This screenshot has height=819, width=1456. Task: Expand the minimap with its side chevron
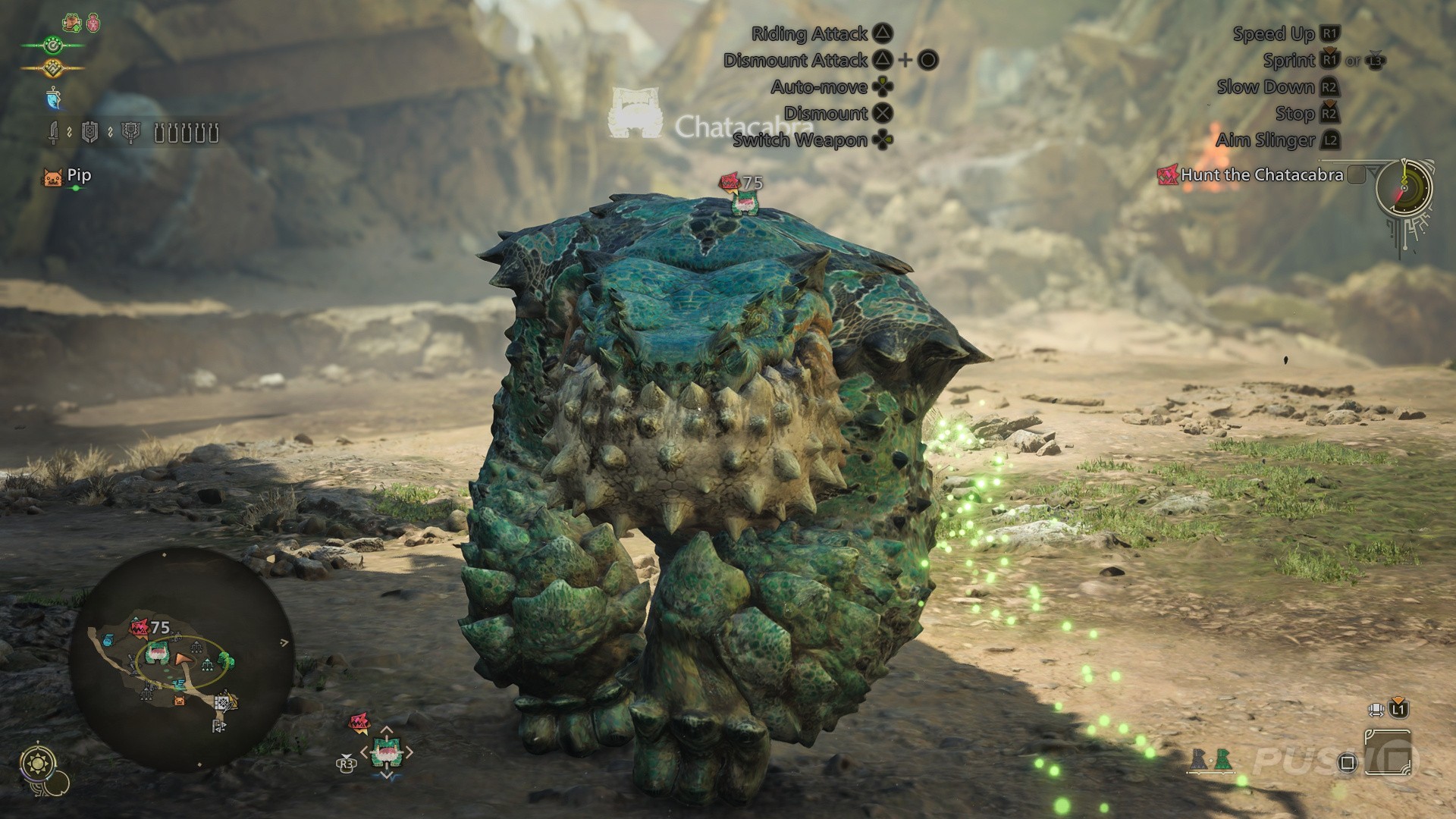pos(284,642)
